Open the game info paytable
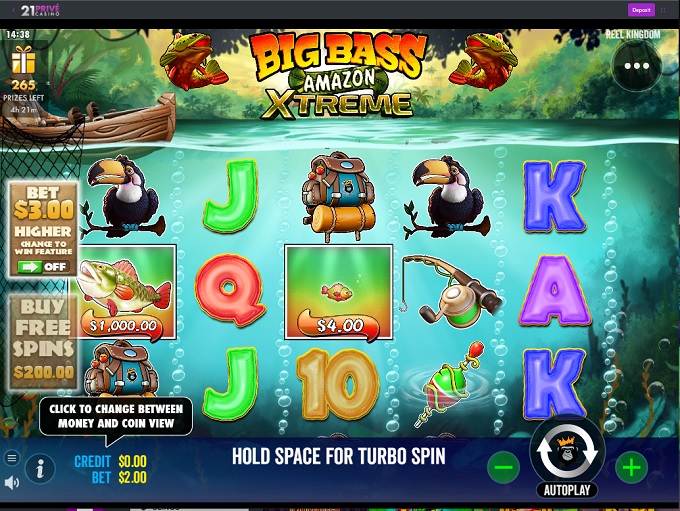 [x=39, y=467]
